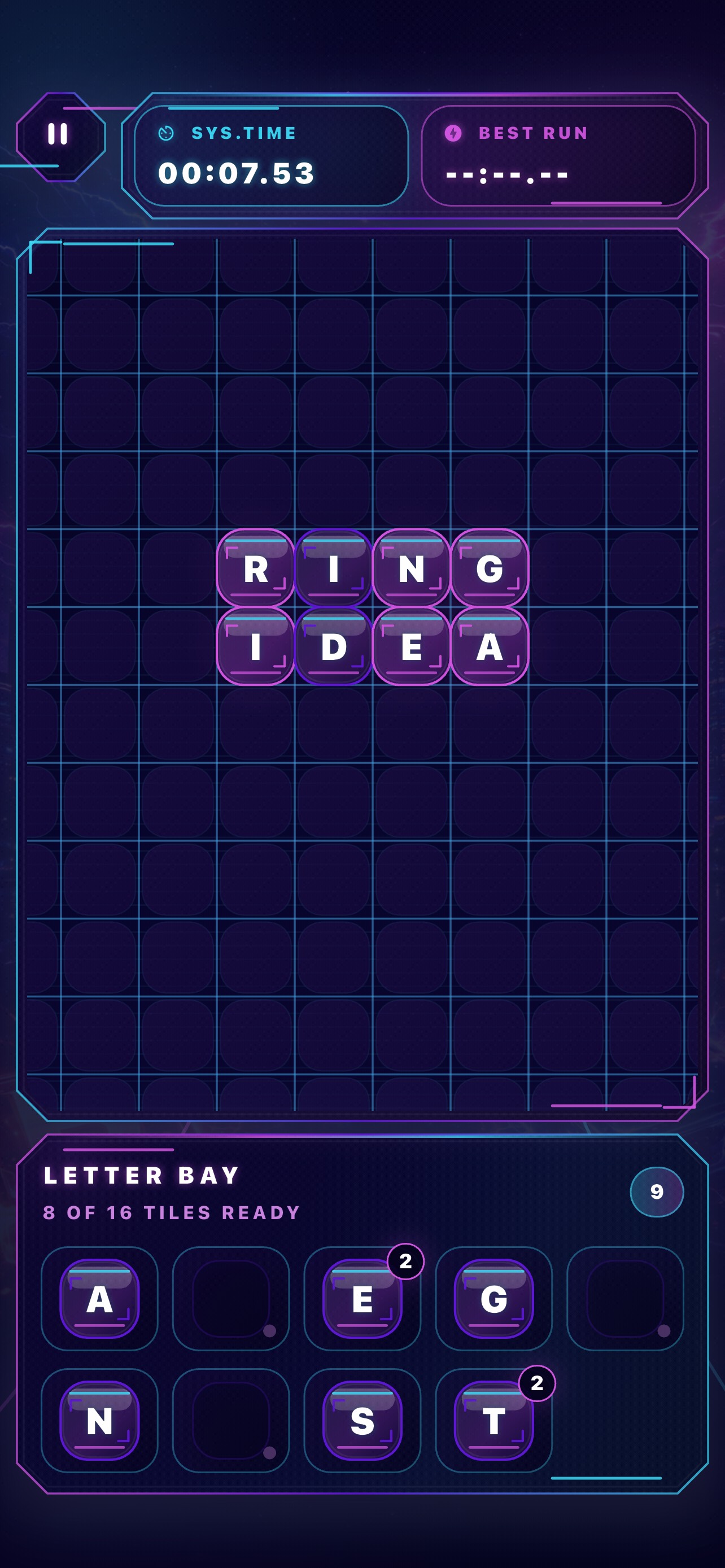Open the BEST RUN panel
This screenshot has width=725, height=1568.
560,155
